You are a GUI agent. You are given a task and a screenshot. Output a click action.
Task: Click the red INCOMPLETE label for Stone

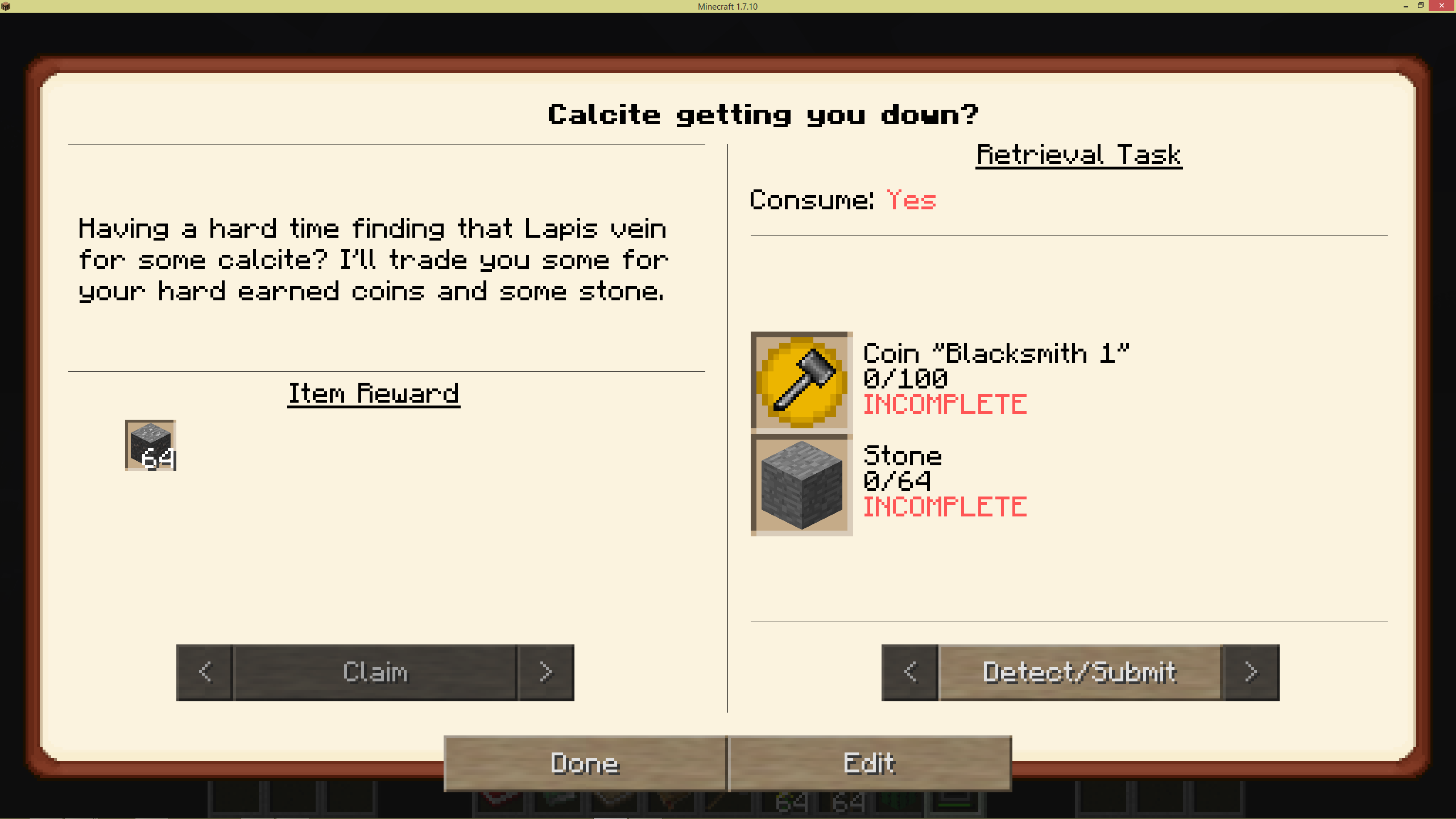[945, 506]
